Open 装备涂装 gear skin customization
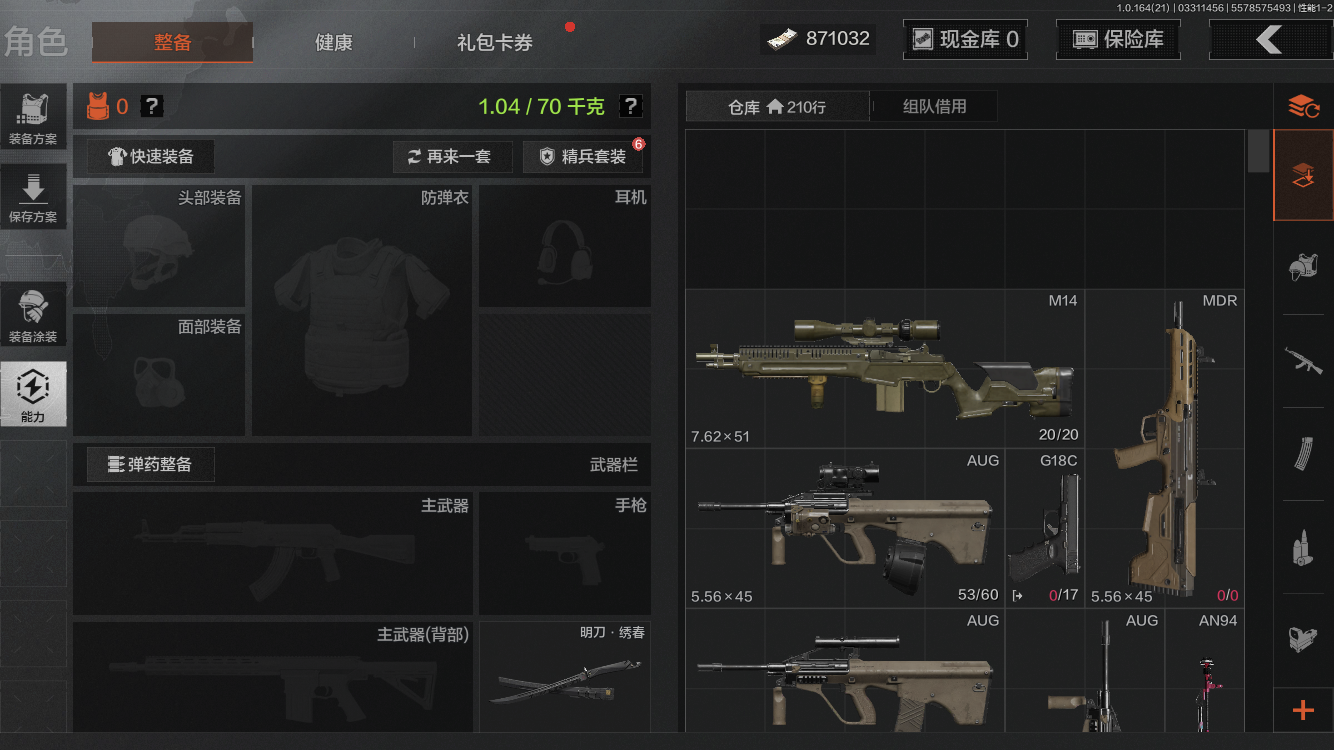 (34, 313)
